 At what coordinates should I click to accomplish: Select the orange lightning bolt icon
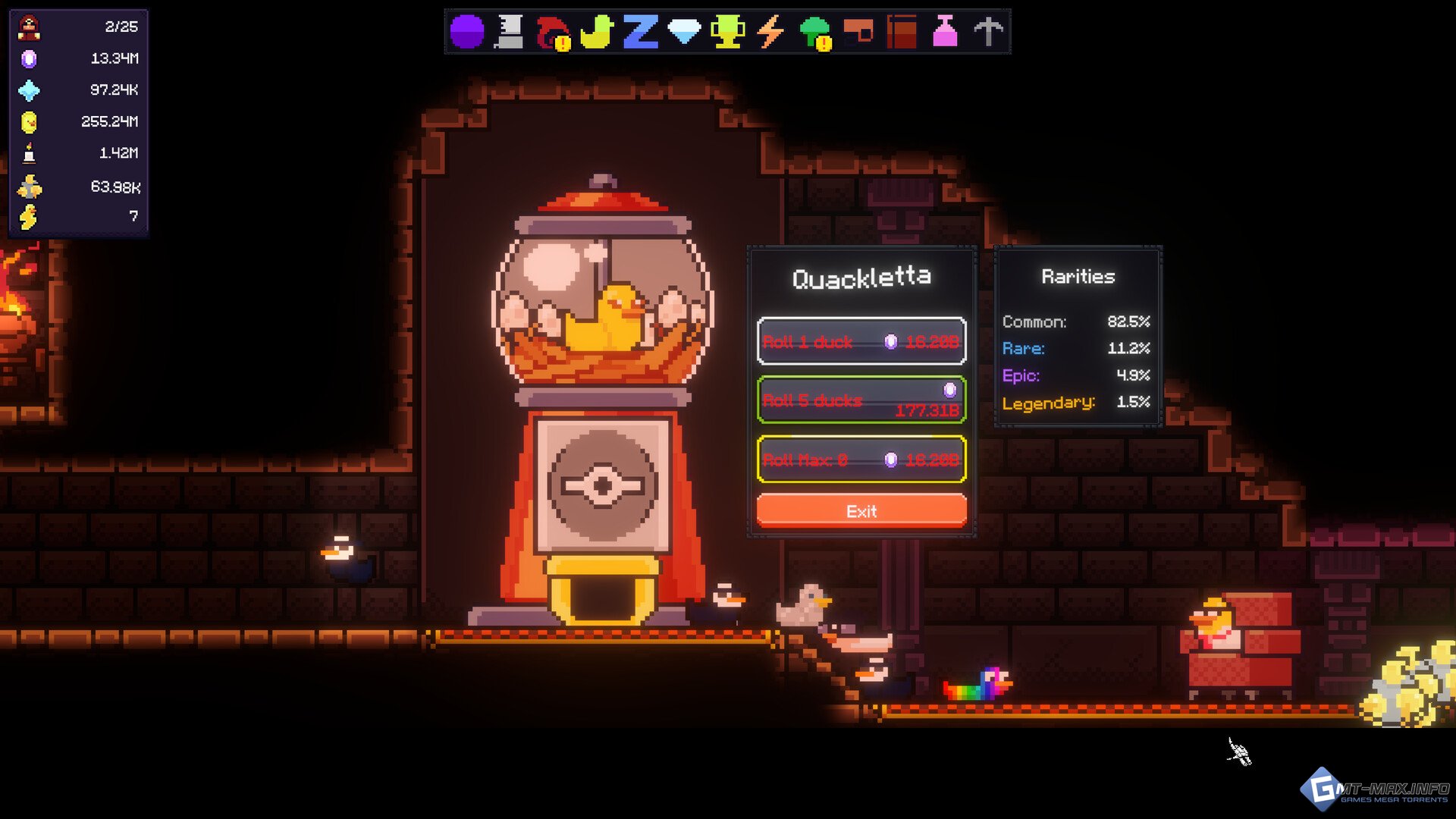[x=770, y=32]
